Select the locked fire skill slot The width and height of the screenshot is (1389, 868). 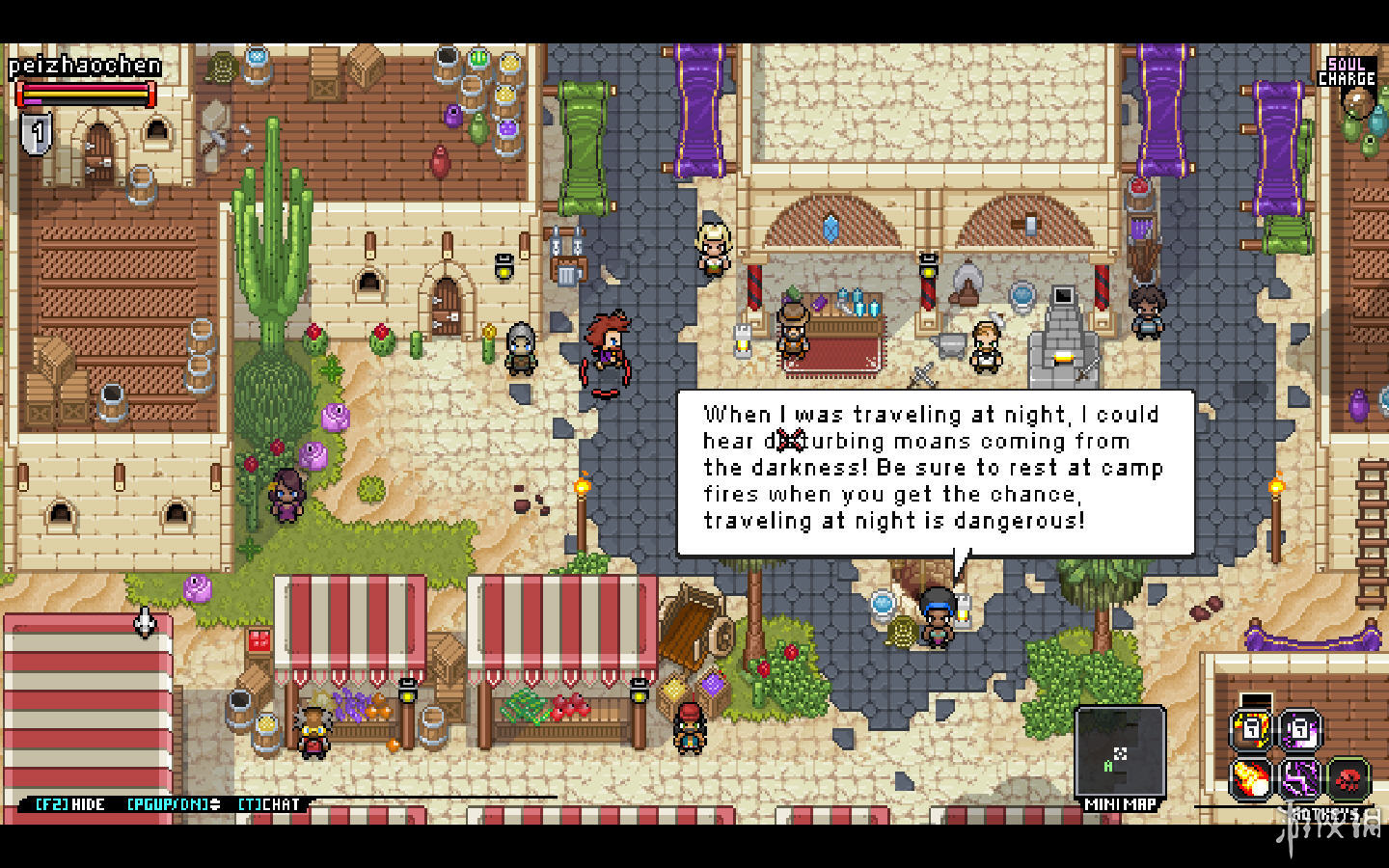(1251, 730)
